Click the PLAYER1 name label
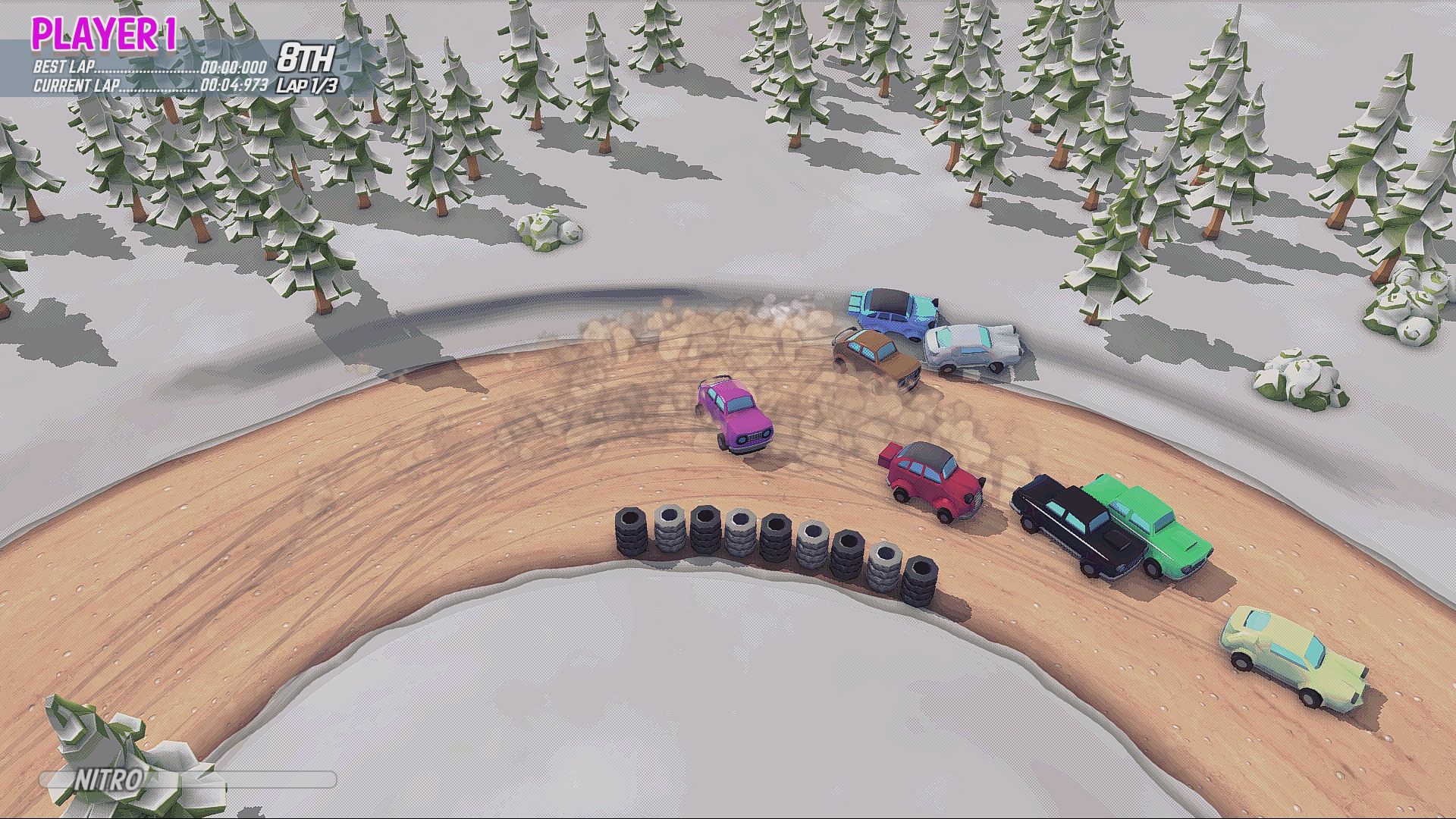 pyautogui.click(x=106, y=32)
